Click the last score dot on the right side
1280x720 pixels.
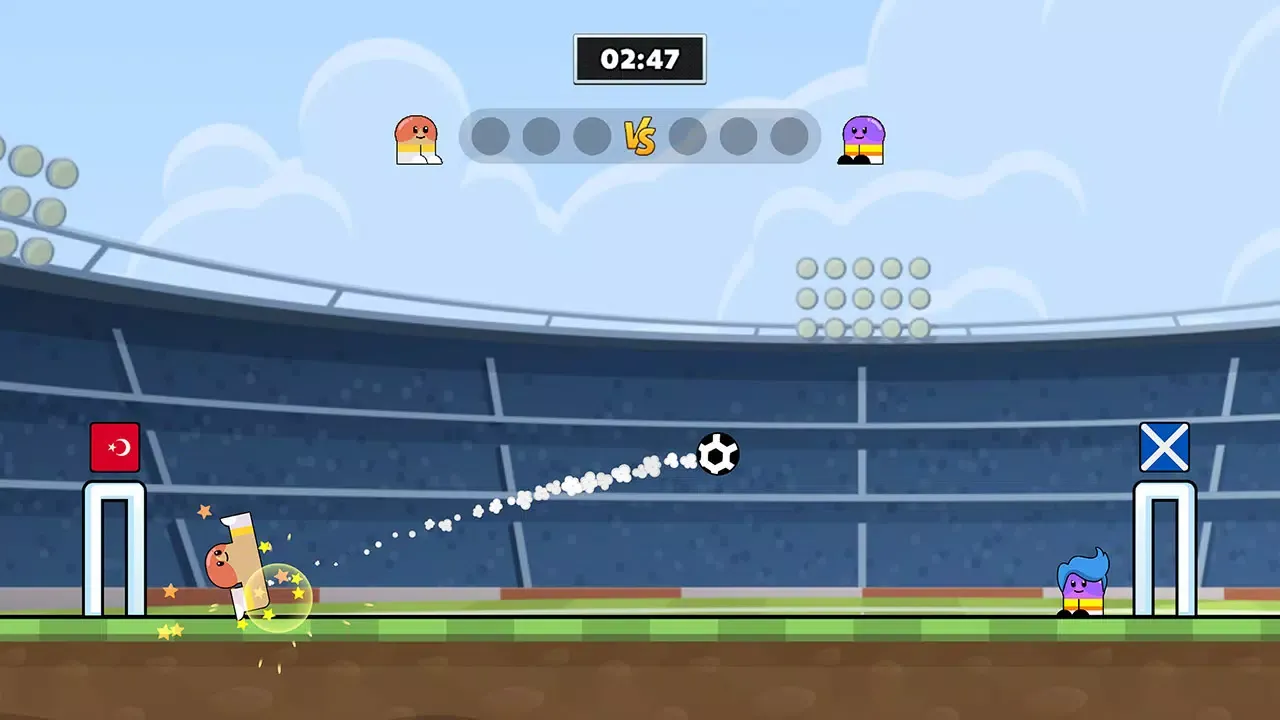[x=789, y=135]
